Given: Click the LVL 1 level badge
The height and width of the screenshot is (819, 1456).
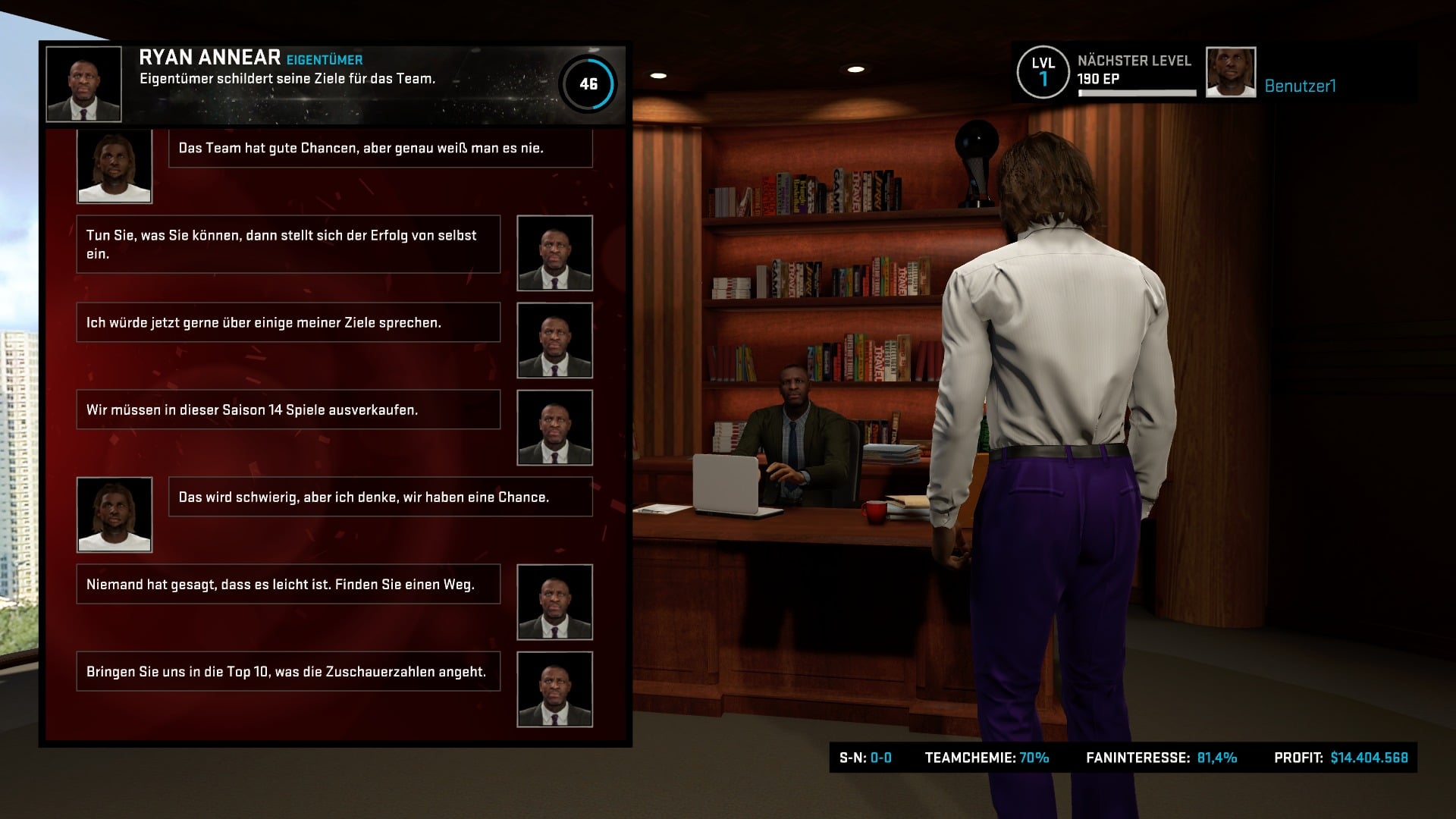Looking at the screenshot, I should pyautogui.click(x=1043, y=73).
